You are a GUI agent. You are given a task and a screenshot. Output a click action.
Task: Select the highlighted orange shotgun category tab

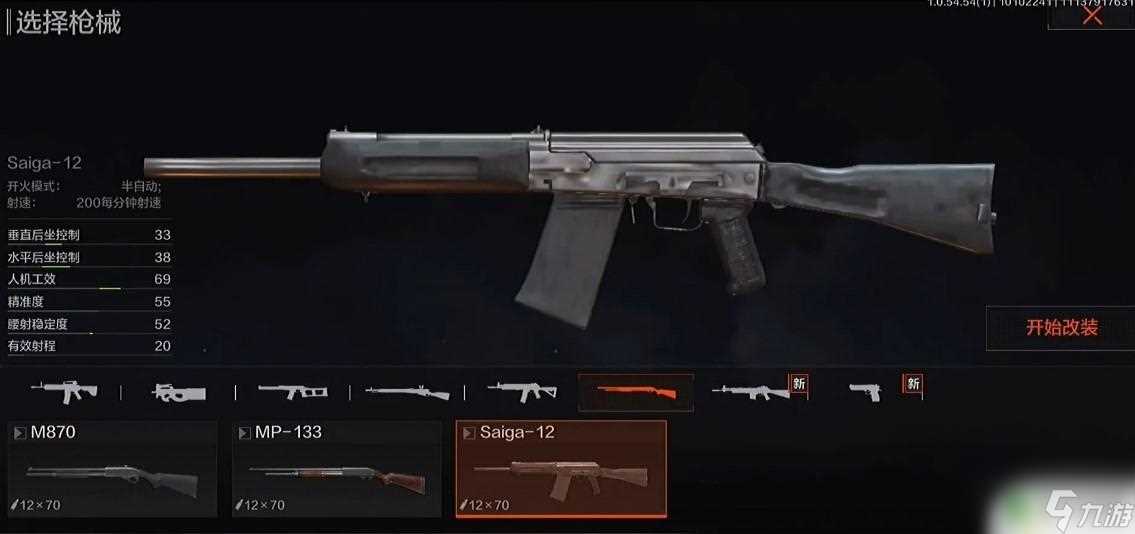[636, 392]
